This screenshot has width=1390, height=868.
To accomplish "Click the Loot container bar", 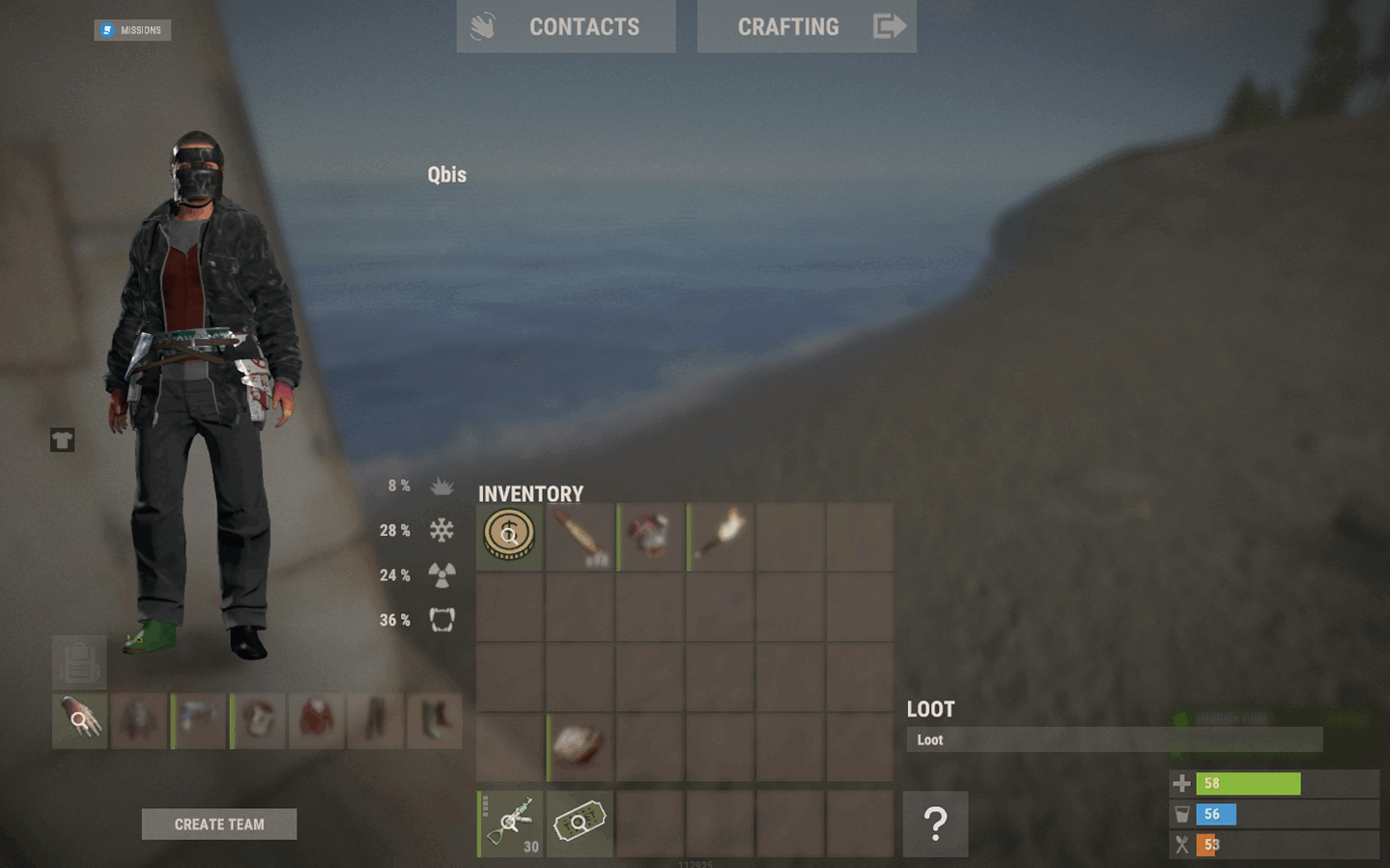I will tap(1114, 740).
